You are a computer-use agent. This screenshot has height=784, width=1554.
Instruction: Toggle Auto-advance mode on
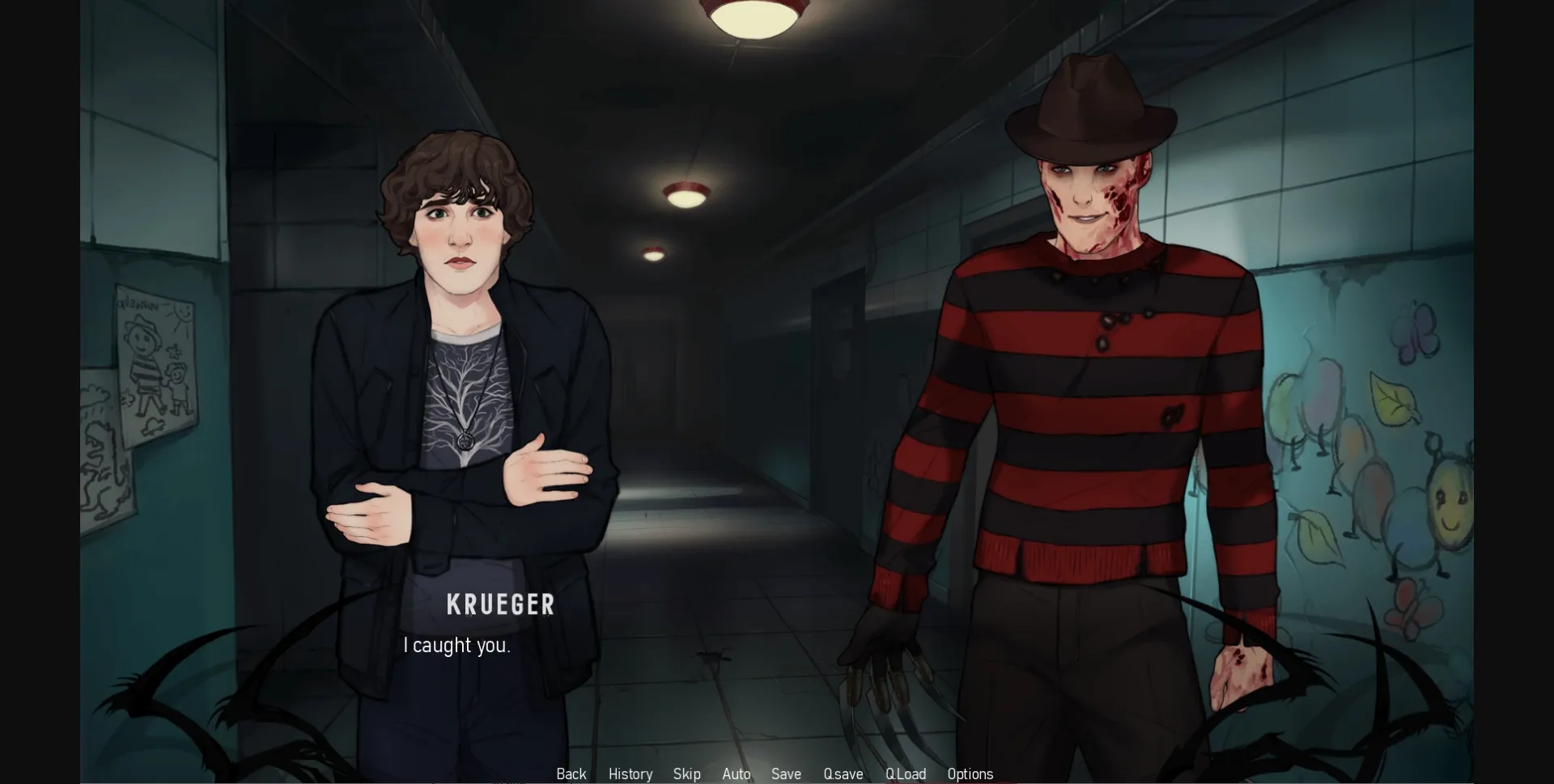[736, 774]
